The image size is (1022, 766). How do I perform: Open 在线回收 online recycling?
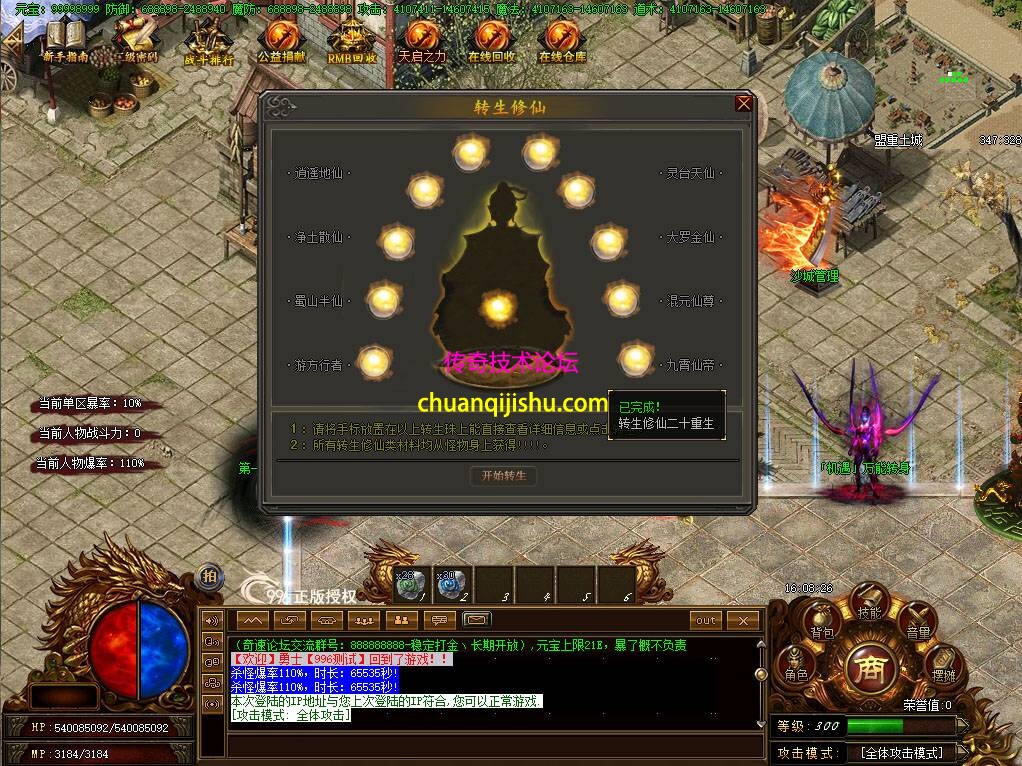click(x=491, y=41)
